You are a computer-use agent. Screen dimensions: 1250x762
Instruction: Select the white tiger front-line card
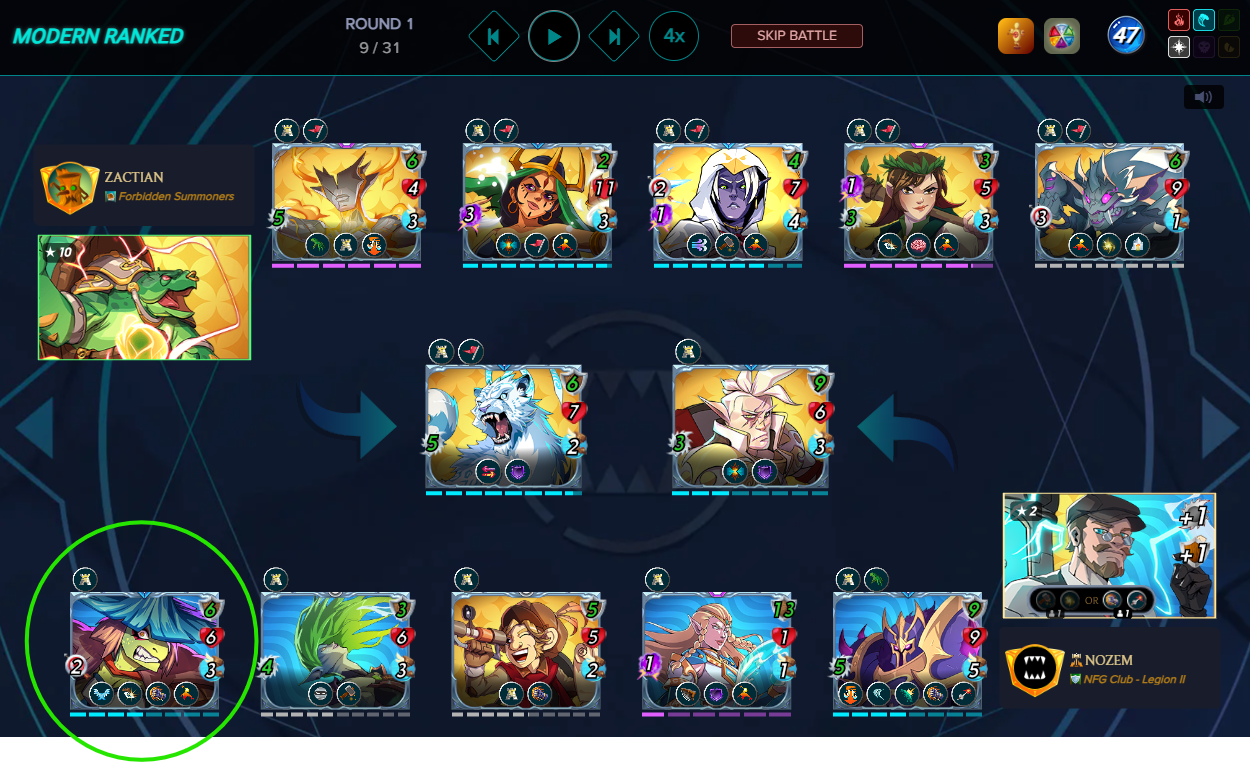tap(503, 426)
